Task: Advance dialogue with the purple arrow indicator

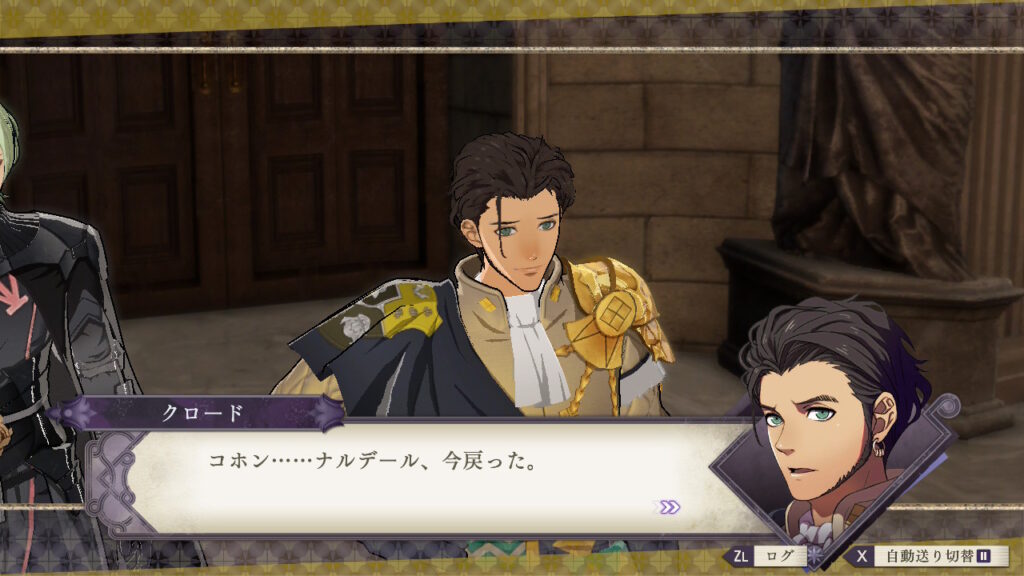Action: tap(667, 507)
